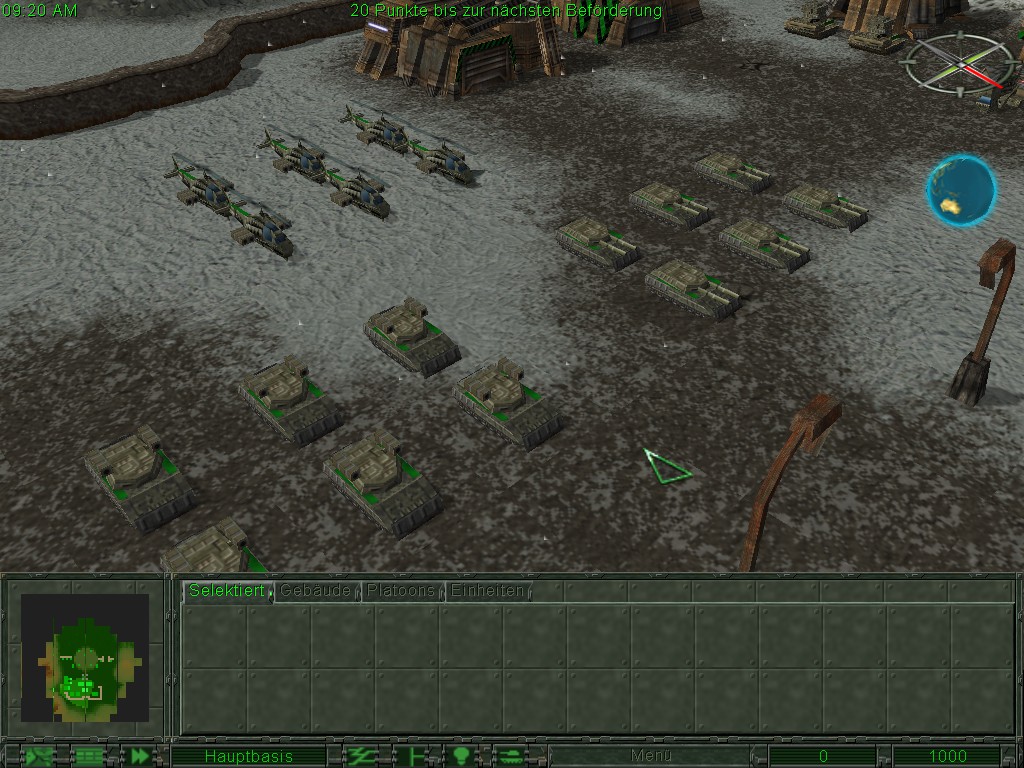Select the Einheiten tab
1024x768 pixels.
pyautogui.click(x=487, y=591)
